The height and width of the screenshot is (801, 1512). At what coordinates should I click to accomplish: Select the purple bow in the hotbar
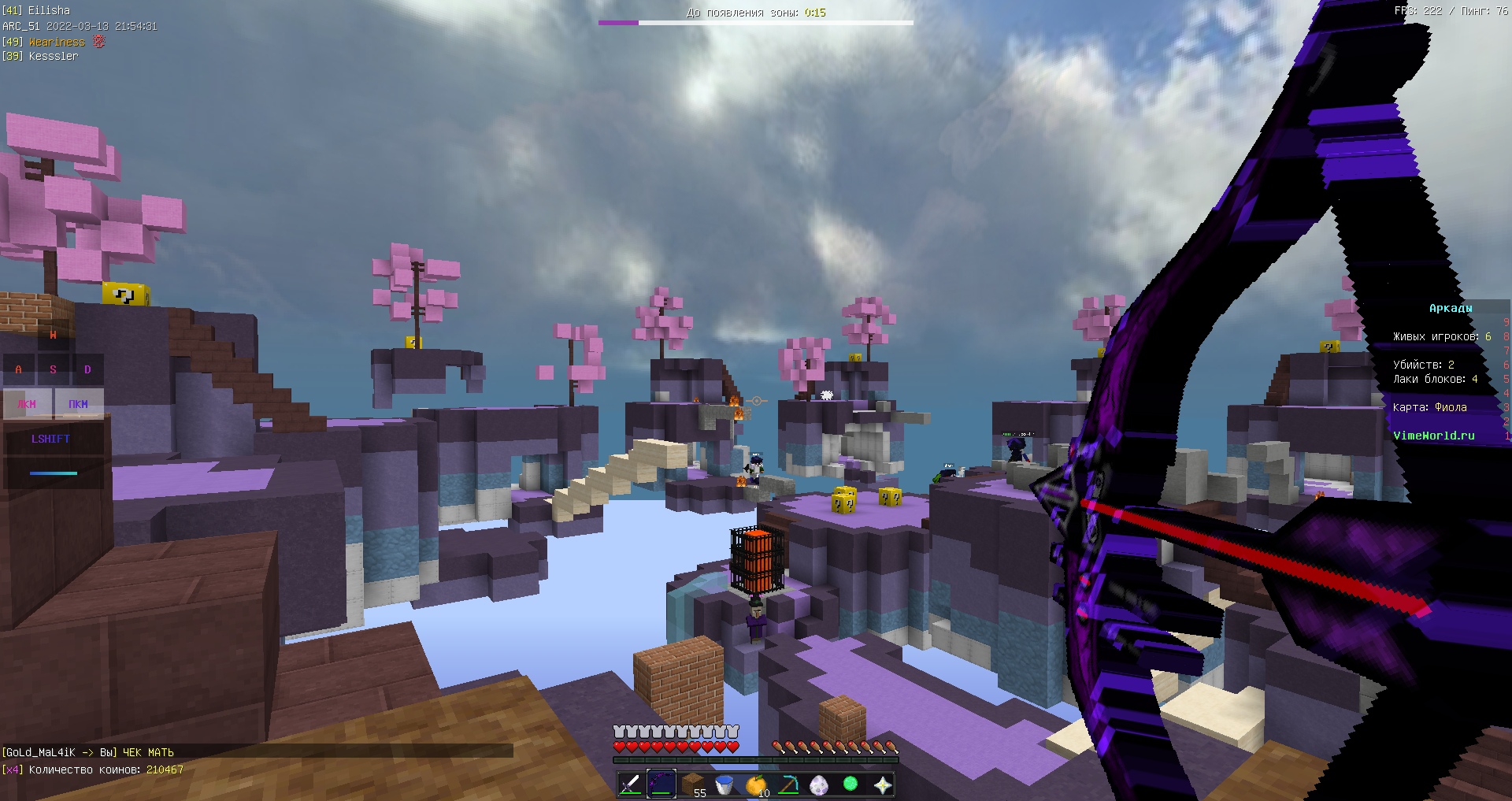tap(661, 784)
